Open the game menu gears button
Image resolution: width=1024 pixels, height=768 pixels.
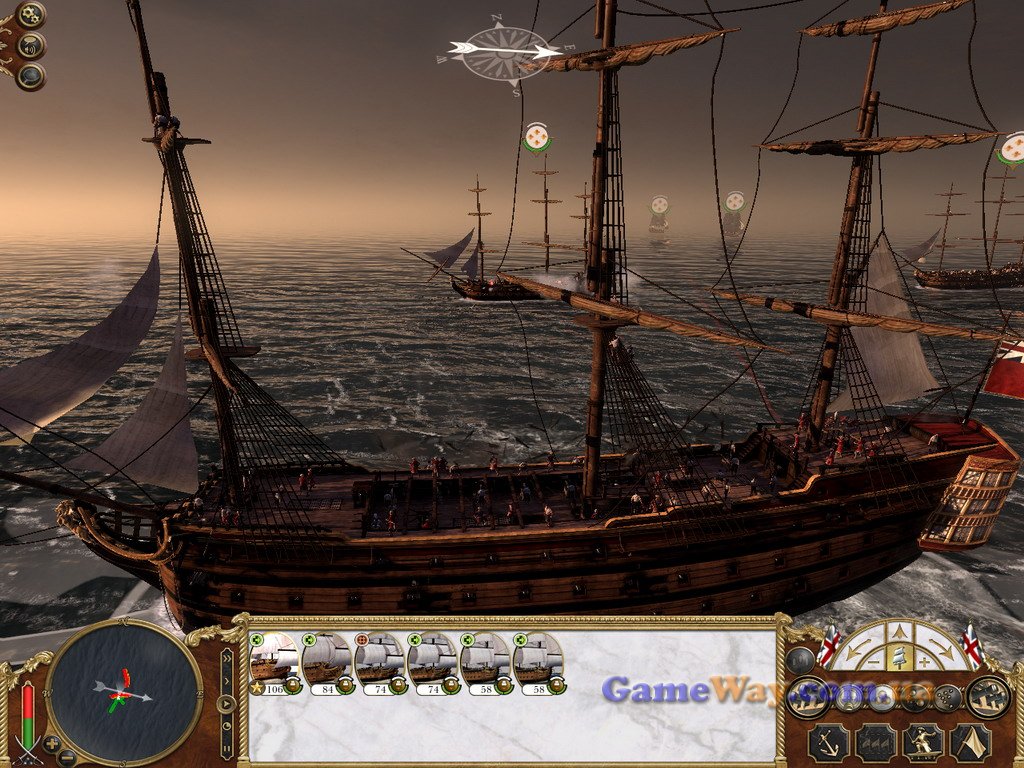coord(31,15)
